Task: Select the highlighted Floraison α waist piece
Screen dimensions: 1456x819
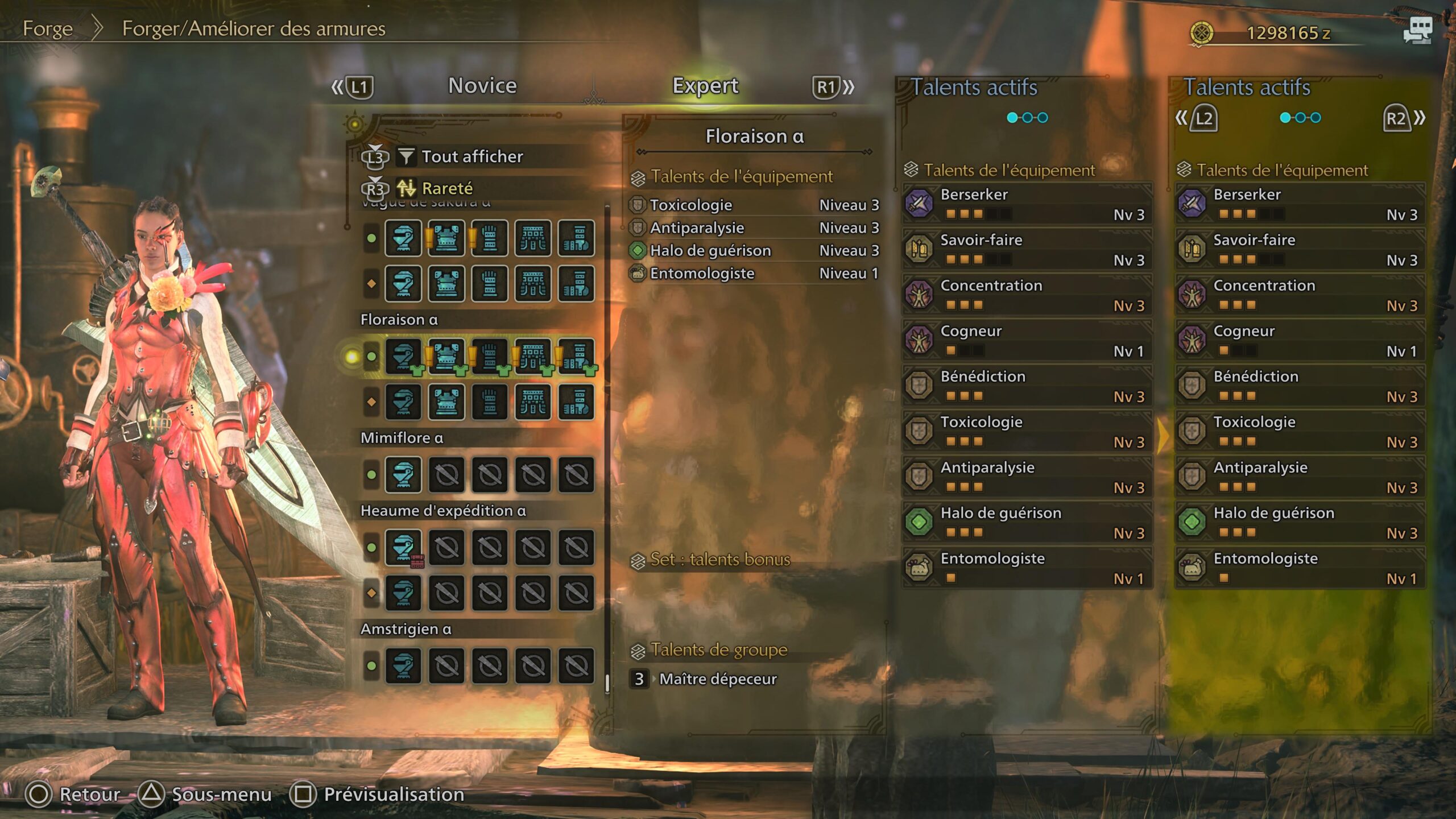Action: pyautogui.click(x=533, y=357)
